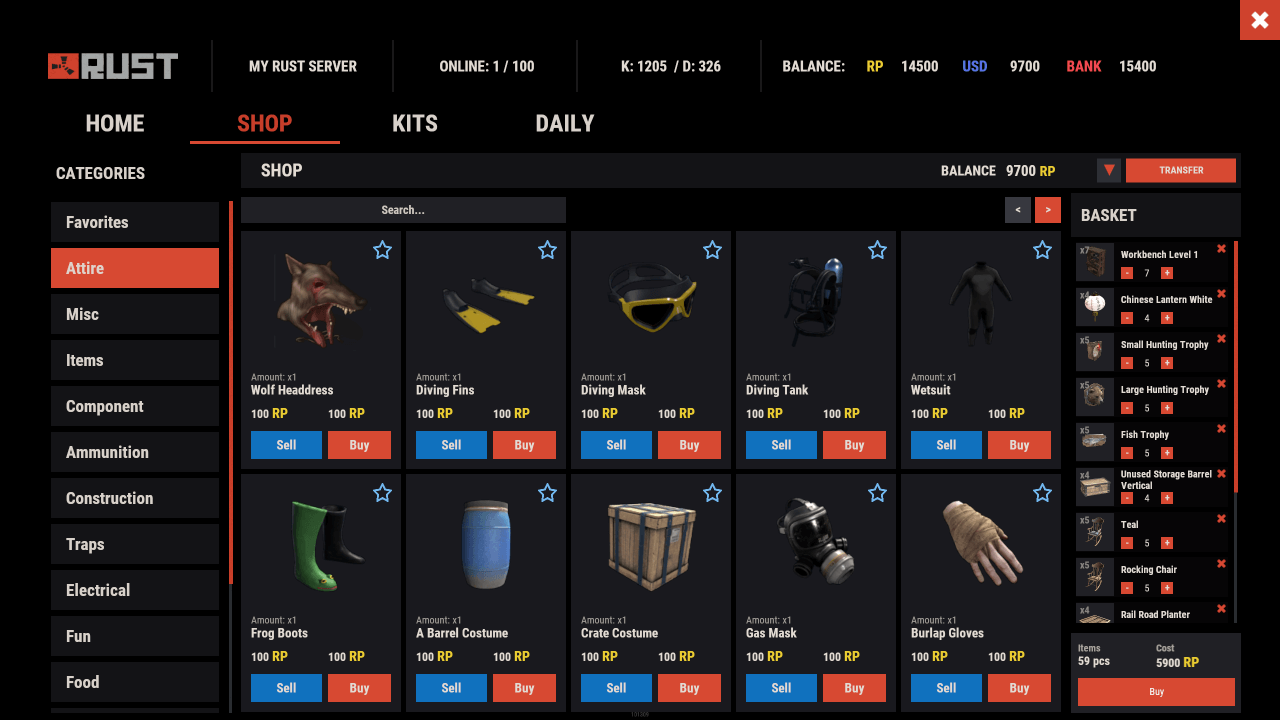Remove Workbench Level 1 from the basket

point(1221,248)
